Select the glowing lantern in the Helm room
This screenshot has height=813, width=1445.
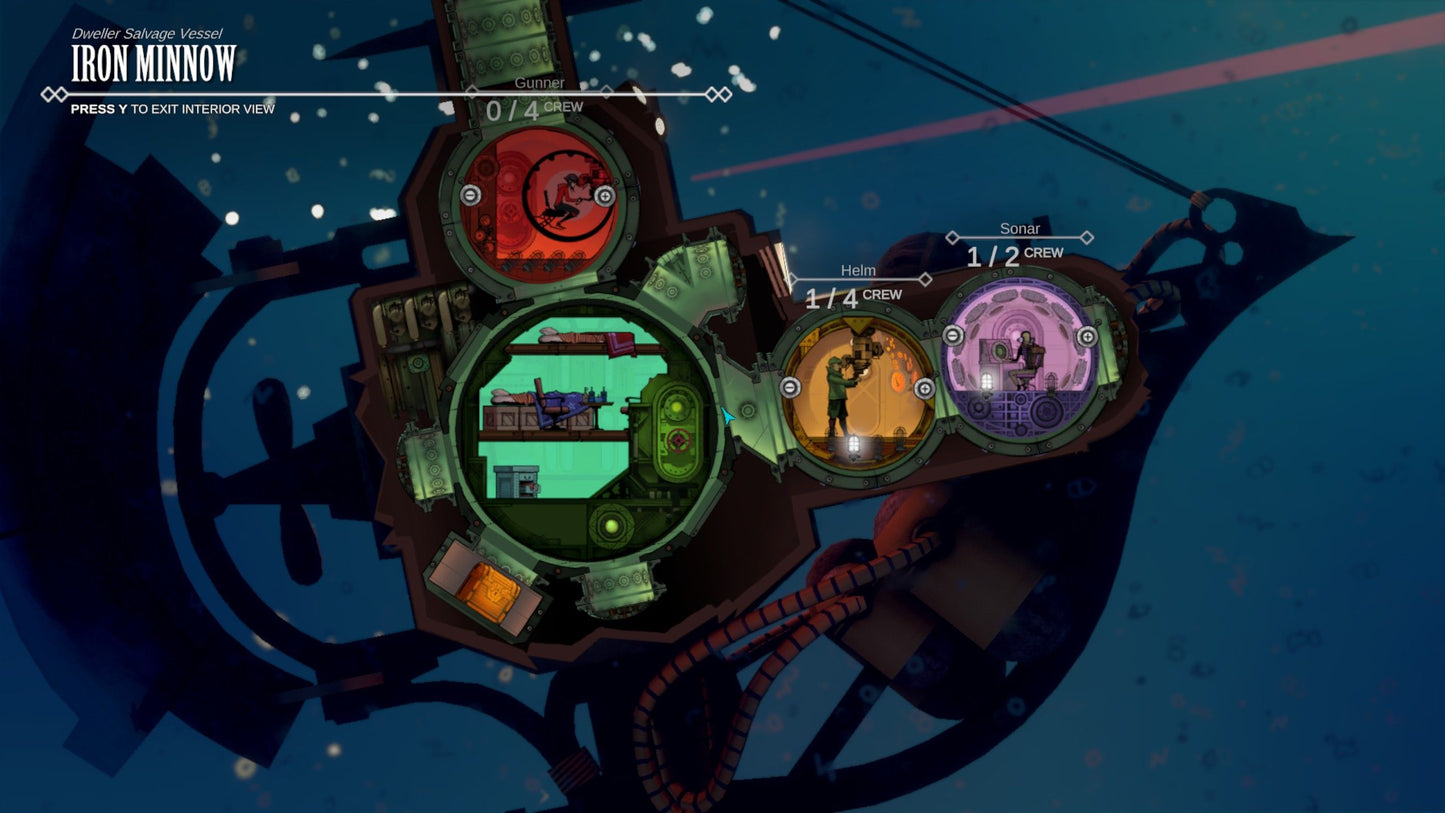click(x=853, y=441)
